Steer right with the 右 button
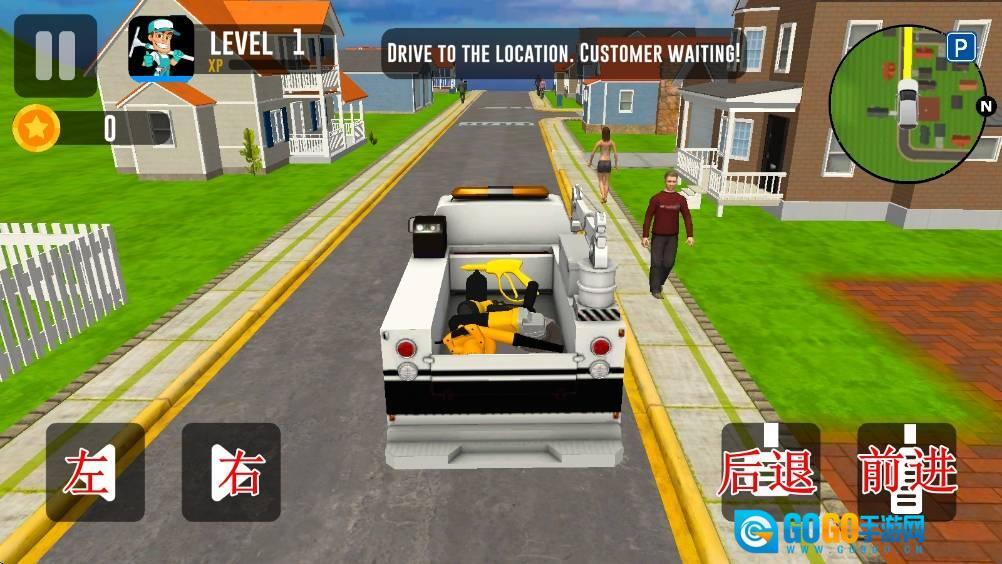 click(231, 472)
